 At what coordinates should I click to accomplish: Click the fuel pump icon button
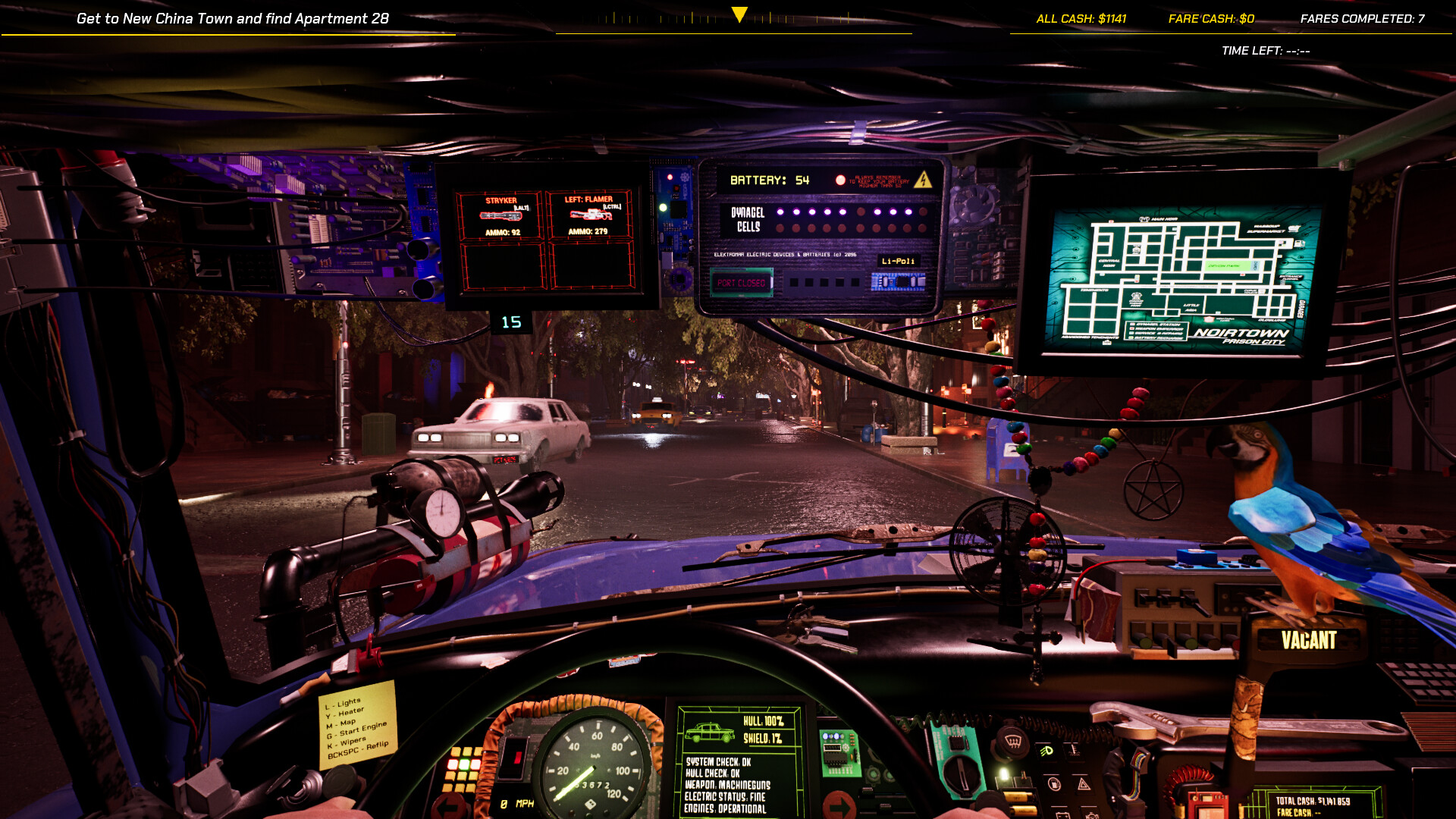[1054, 783]
